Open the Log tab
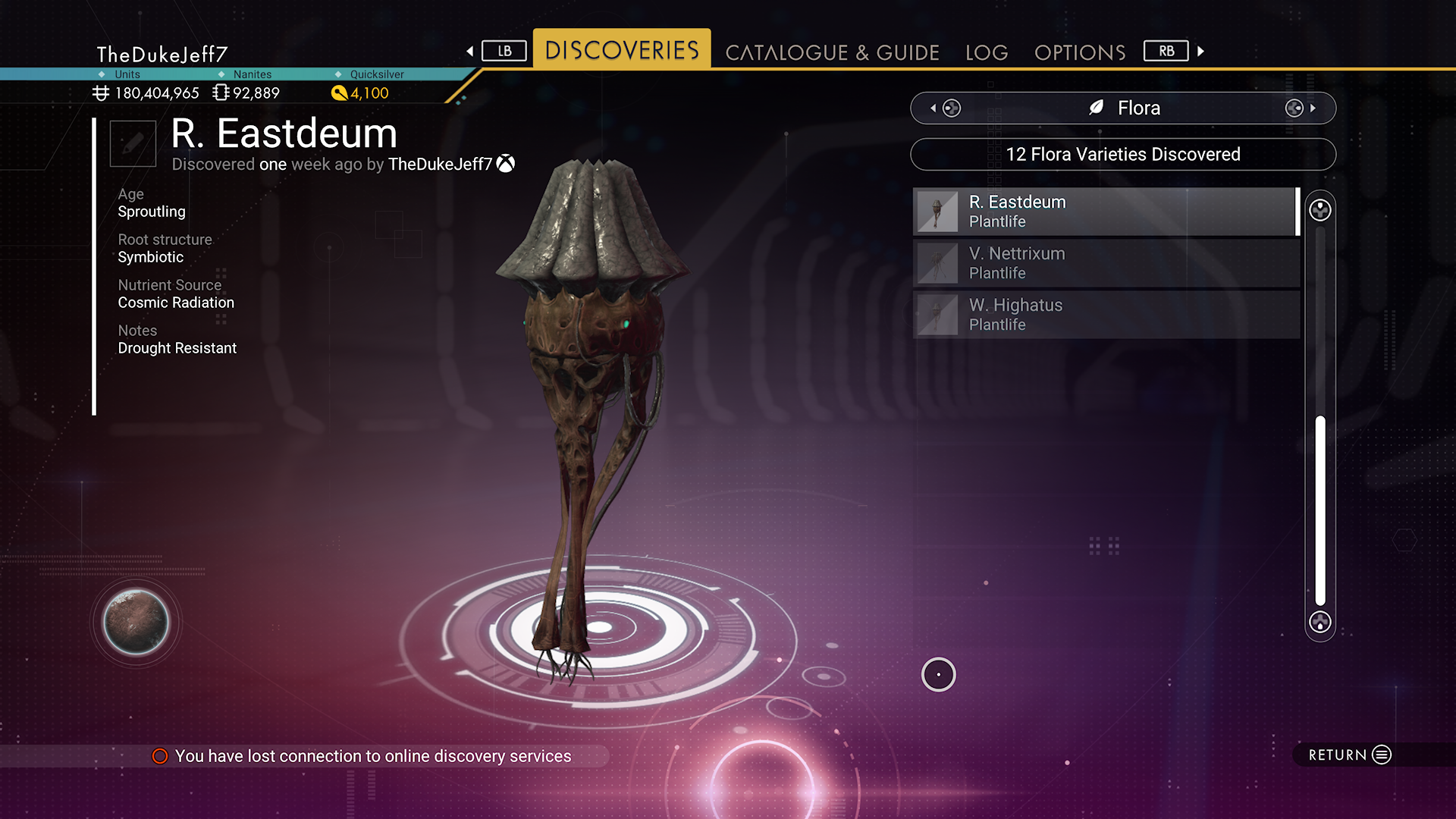The height and width of the screenshot is (819, 1456). [x=987, y=52]
